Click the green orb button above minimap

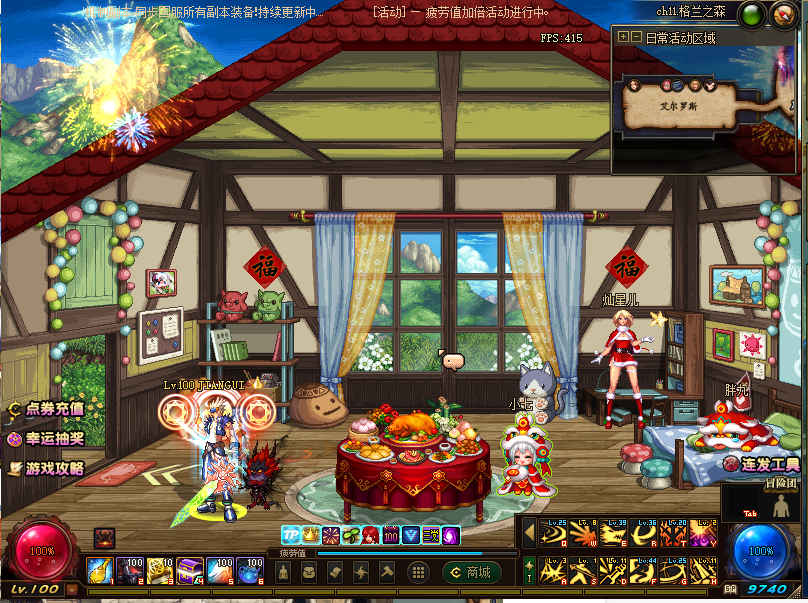coord(754,15)
